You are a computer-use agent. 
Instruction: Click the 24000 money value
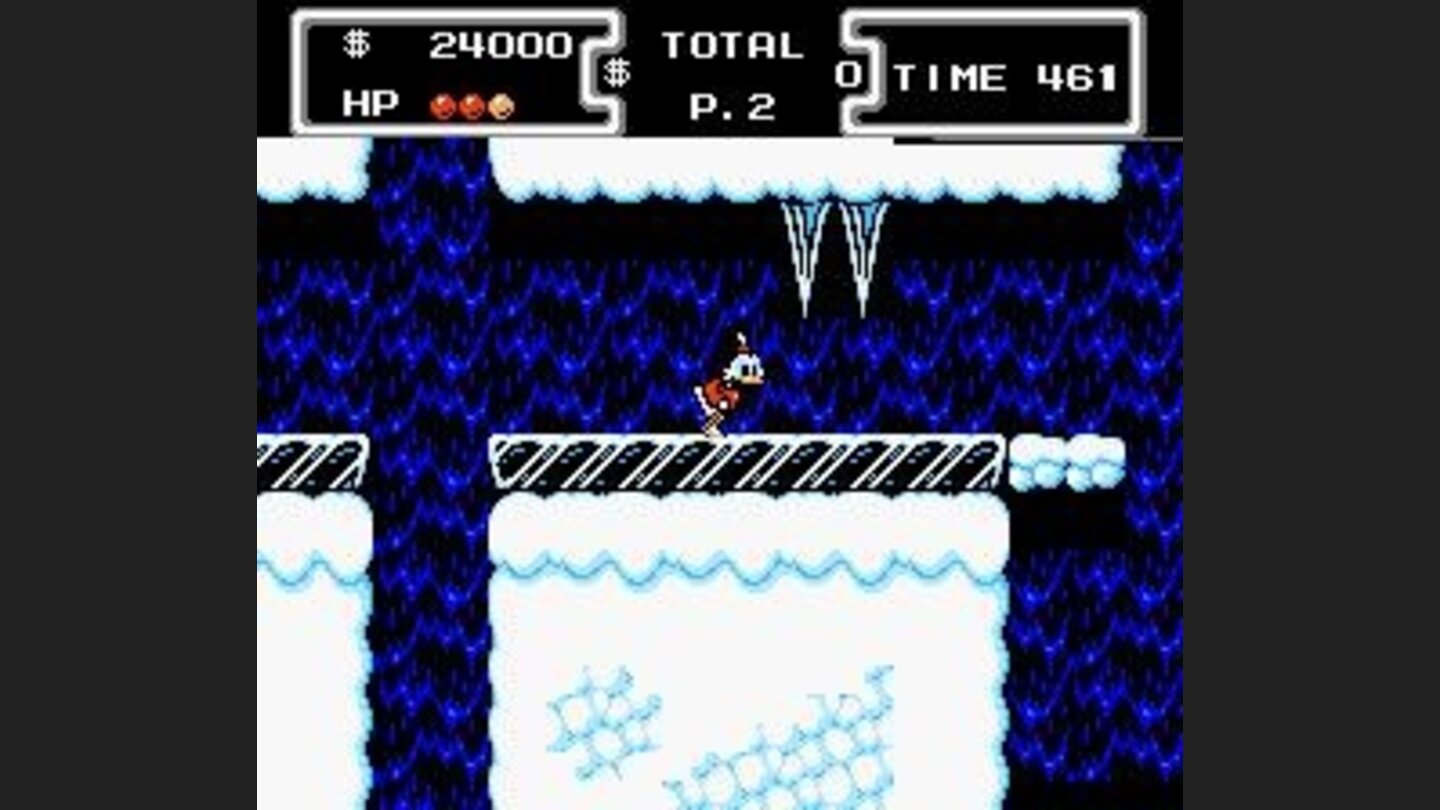(x=500, y=42)
